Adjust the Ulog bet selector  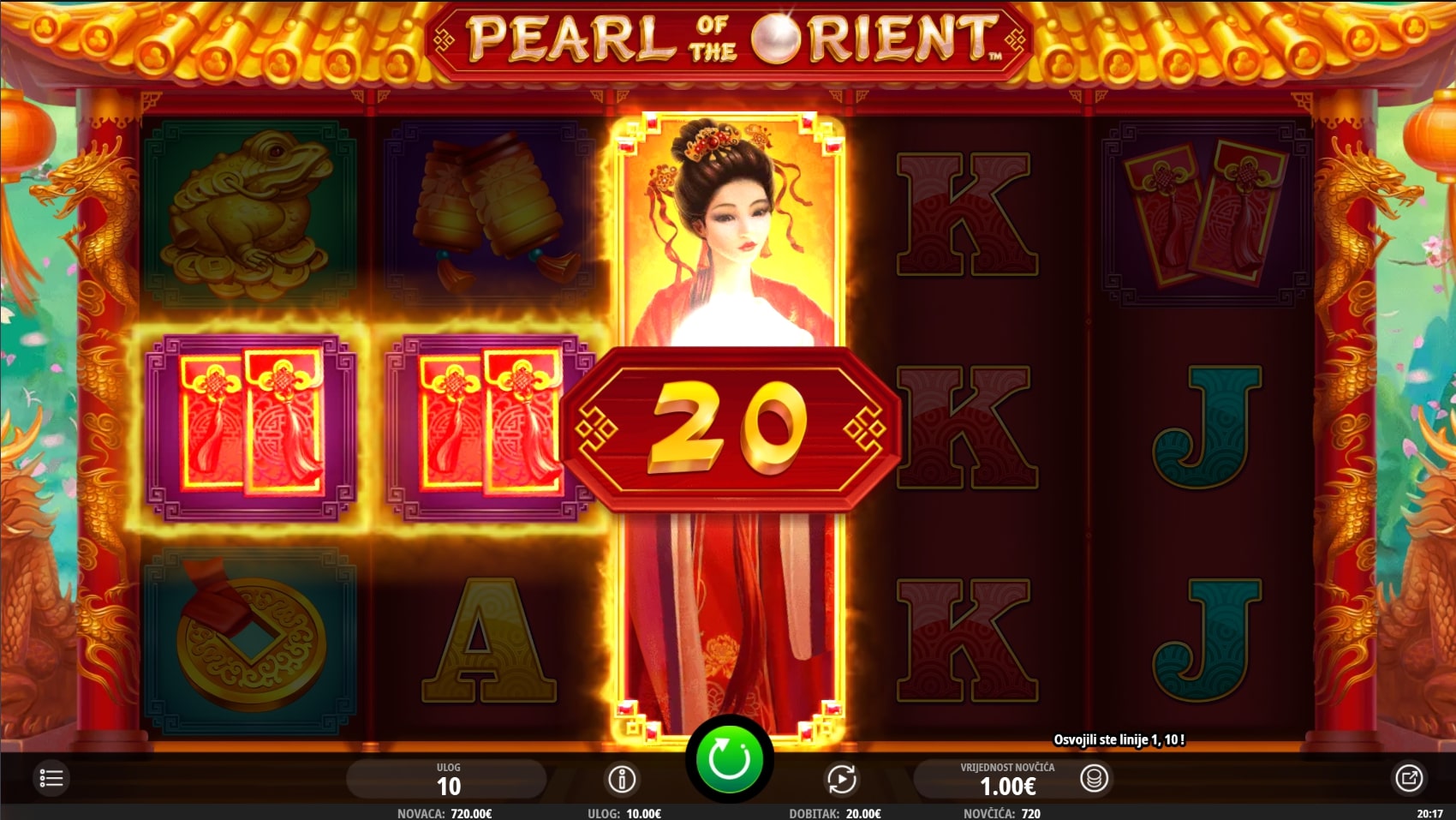click(x=448, y=779)
